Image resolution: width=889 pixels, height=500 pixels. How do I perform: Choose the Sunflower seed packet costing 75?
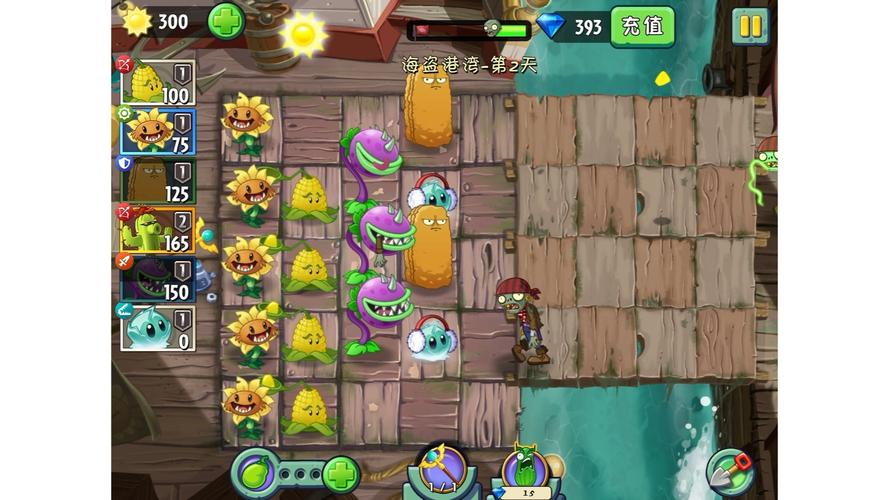pos(157,131)
